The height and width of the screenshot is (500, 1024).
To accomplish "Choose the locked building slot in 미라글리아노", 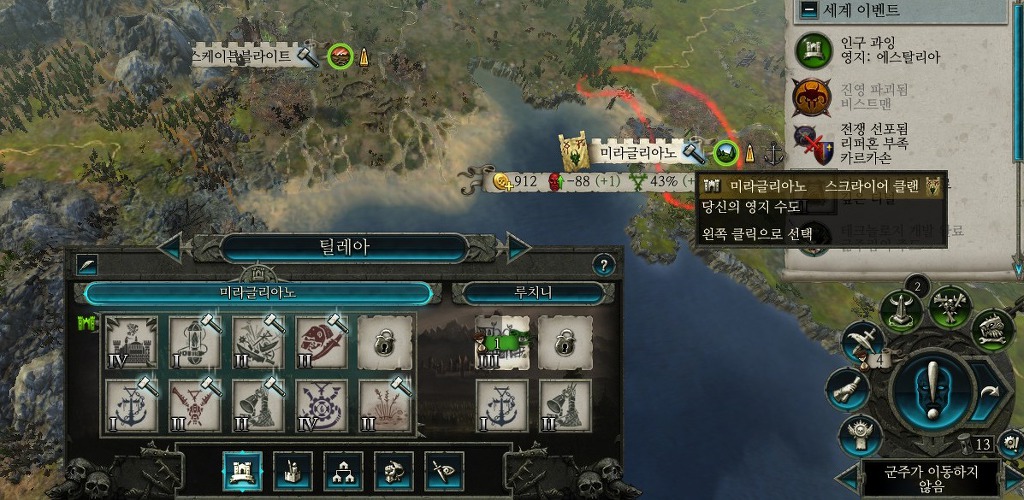I will (x=385, y=341).
